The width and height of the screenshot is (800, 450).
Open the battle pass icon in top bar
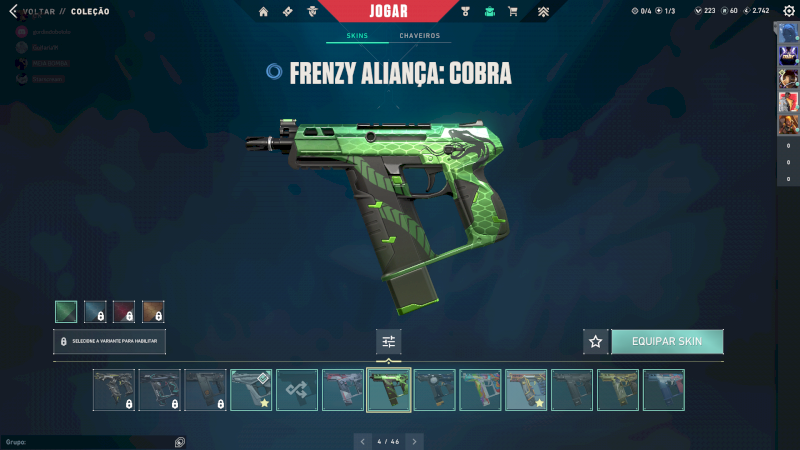pyautogui.click(x=288, y=12)
